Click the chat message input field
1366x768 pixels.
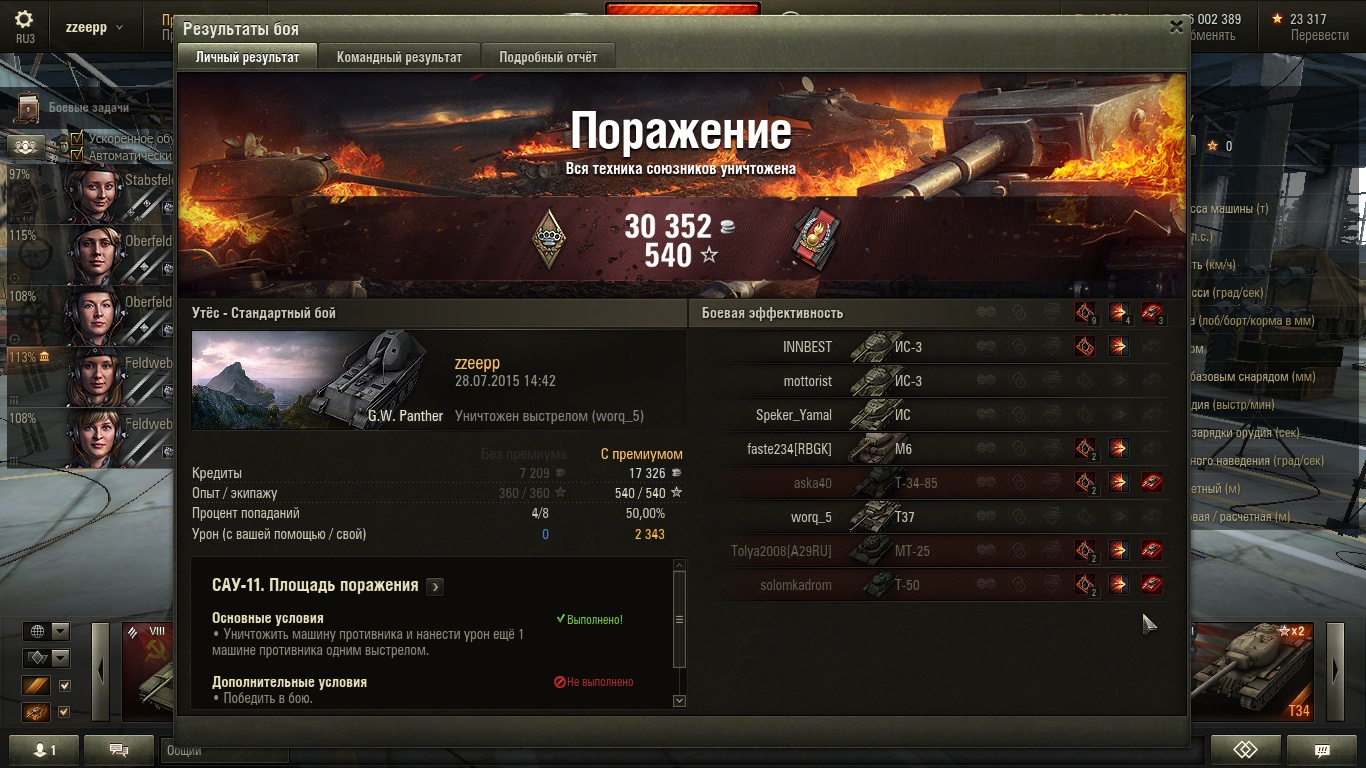(225, 752)
